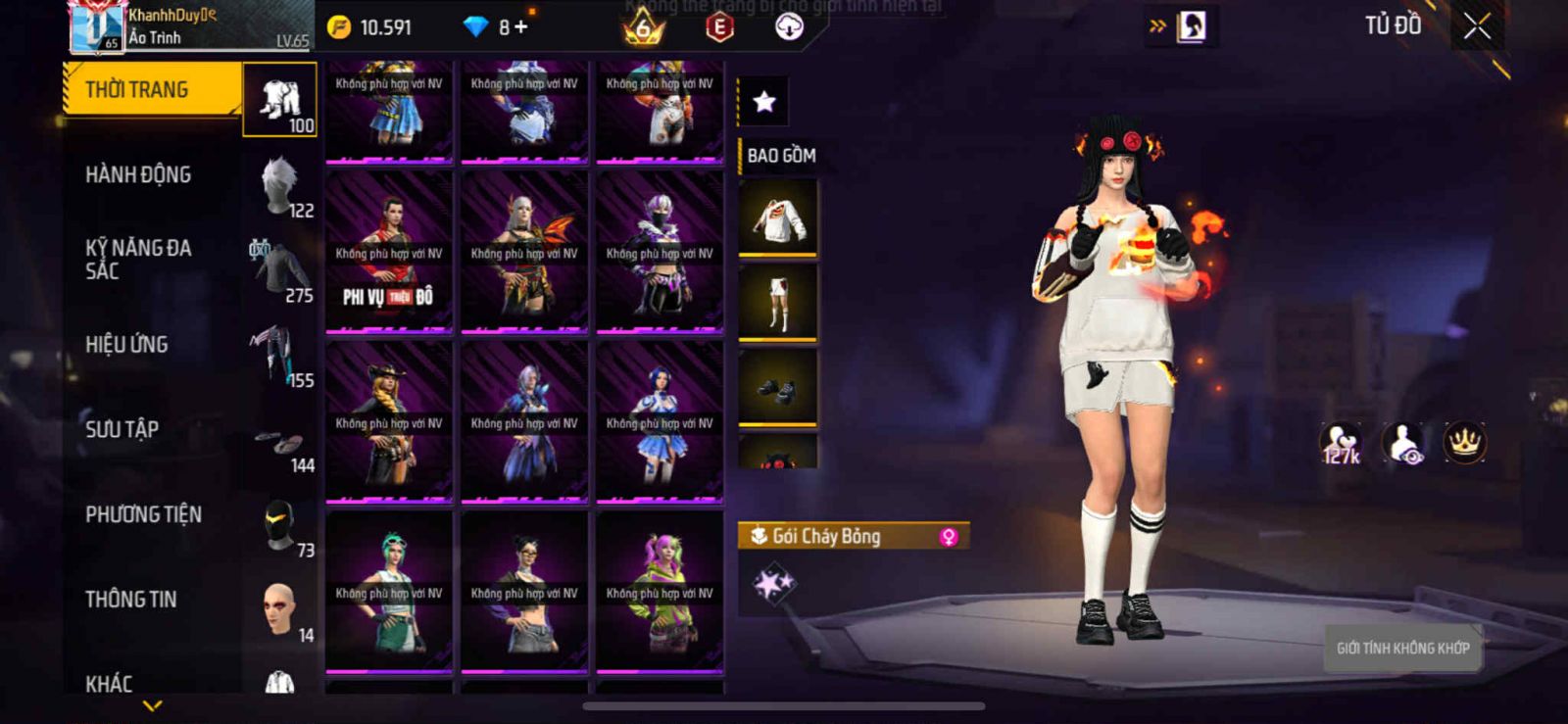Pick the pink and green haired outfit
This screenshot has height=724, width=1568.
pos(660,592)
